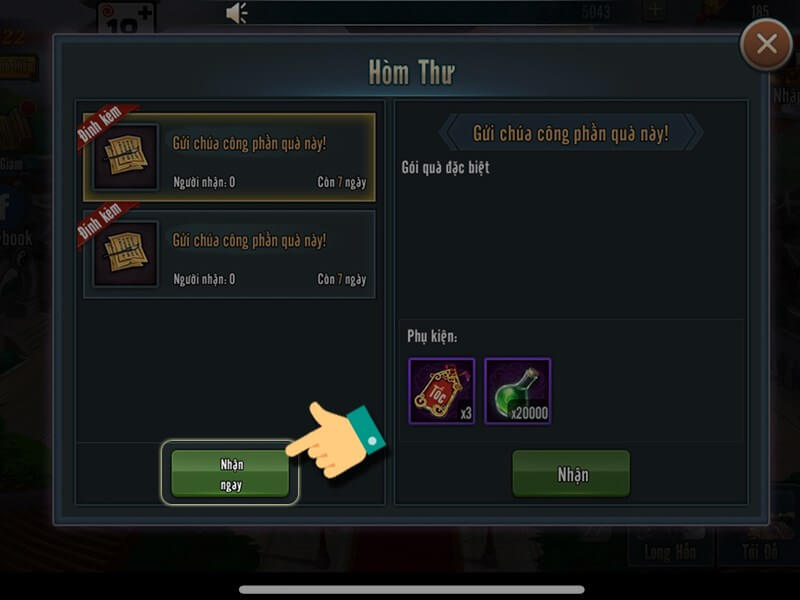800x600 pixels.
Task: Claim attachments with the "Nhận" button
Action: coord(571,474)
